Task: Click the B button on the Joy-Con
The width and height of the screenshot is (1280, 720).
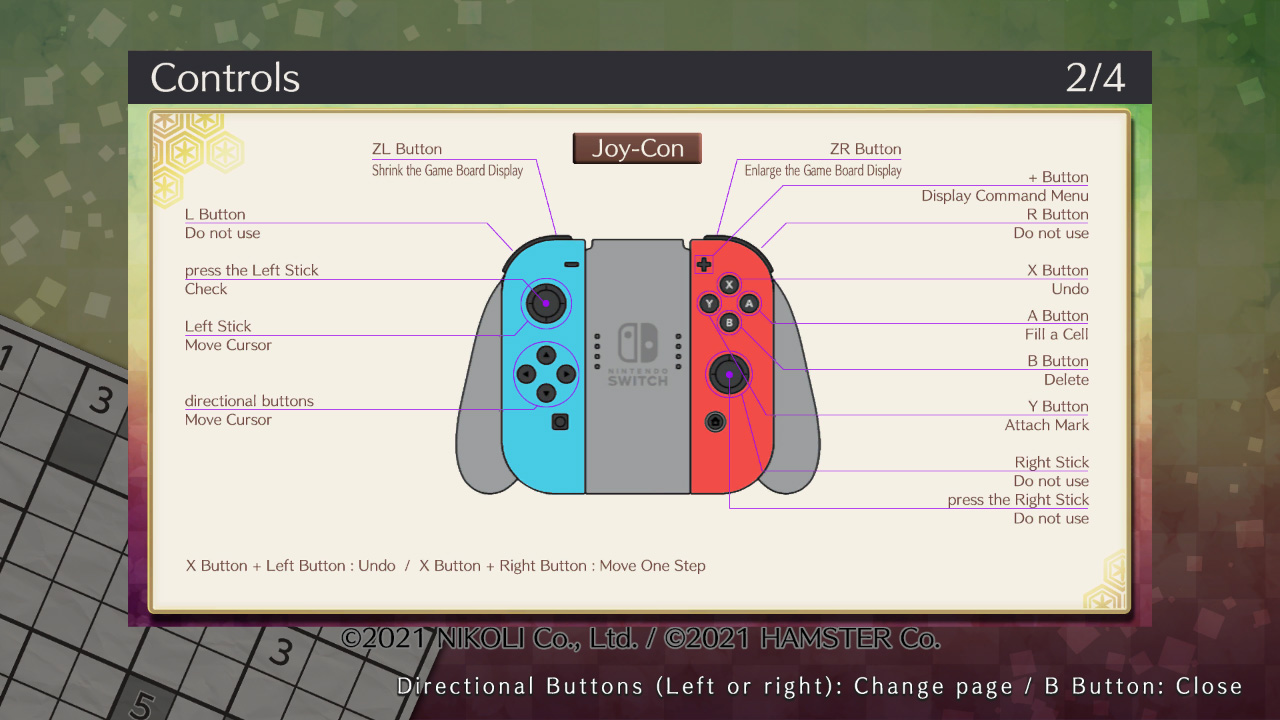Action: 729,321
